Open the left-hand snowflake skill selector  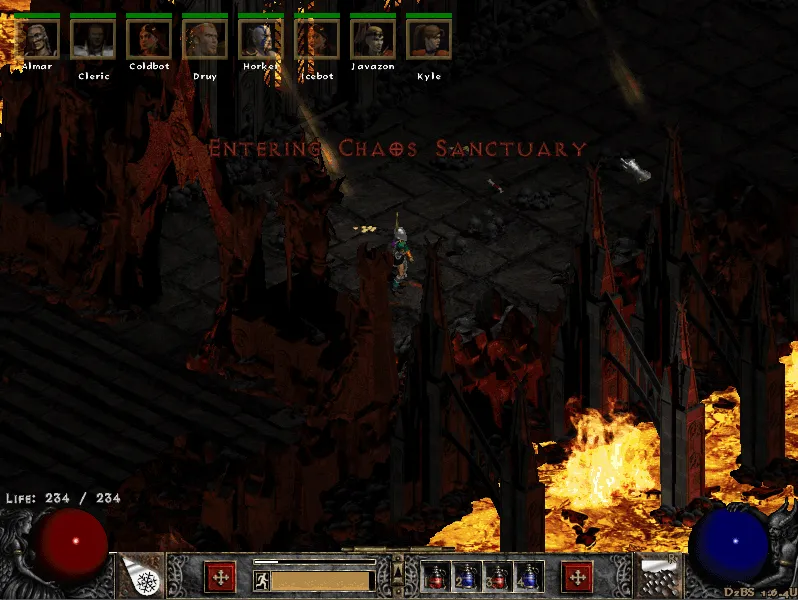pyautogui.click(x=142, y=576)
